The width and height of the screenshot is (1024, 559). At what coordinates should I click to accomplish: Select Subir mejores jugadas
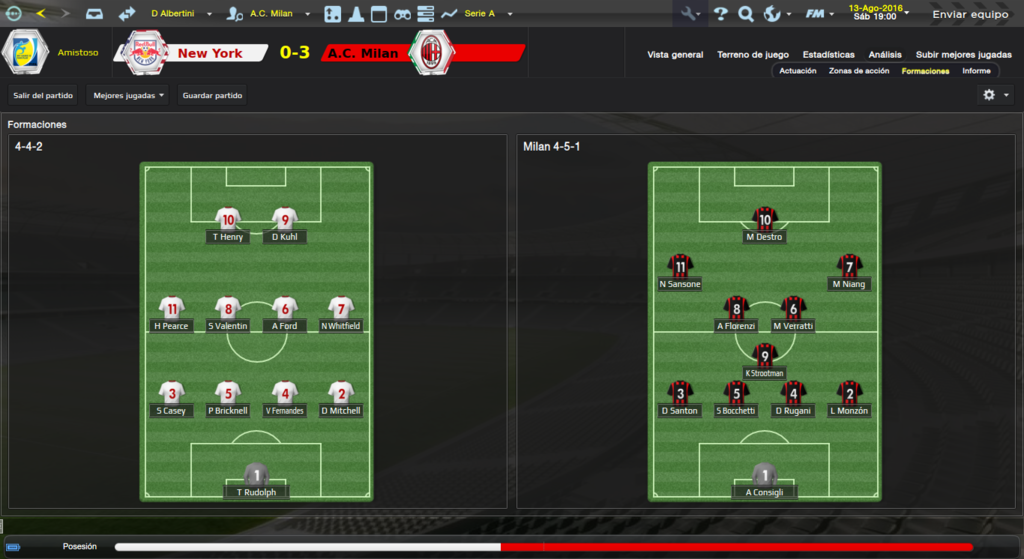coord(963,55)
